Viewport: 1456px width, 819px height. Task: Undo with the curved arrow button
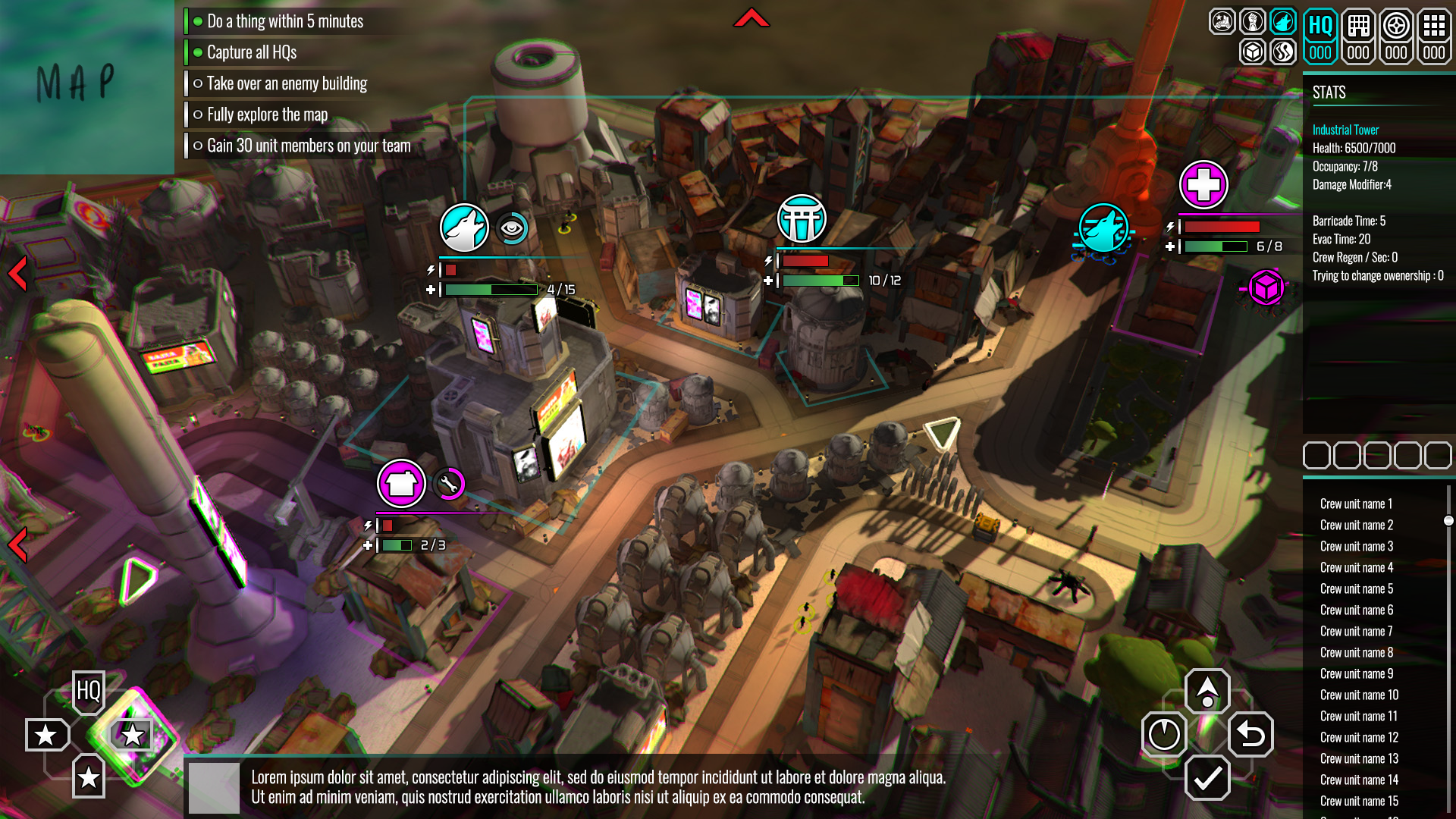[1250, 734]
